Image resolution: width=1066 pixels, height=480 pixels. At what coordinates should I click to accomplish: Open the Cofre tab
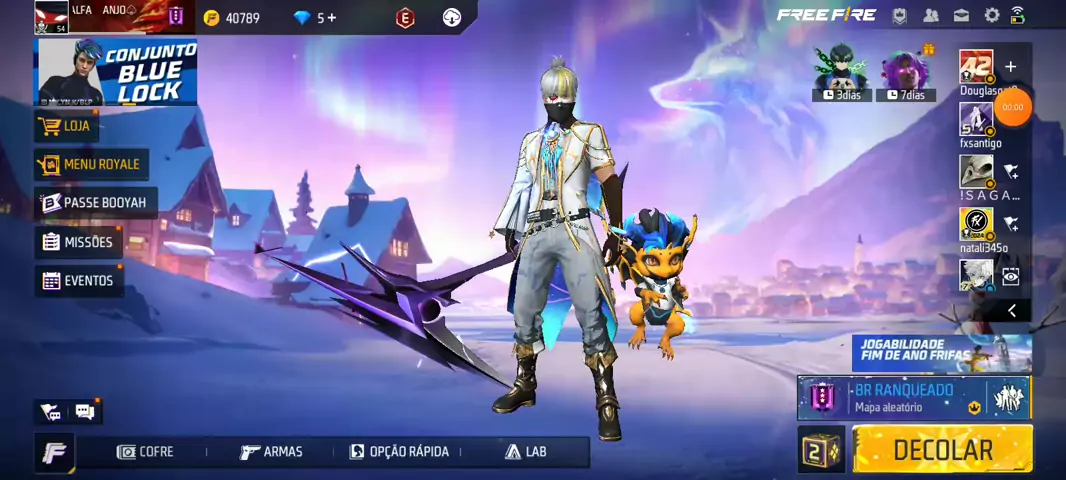coord(145,452)
